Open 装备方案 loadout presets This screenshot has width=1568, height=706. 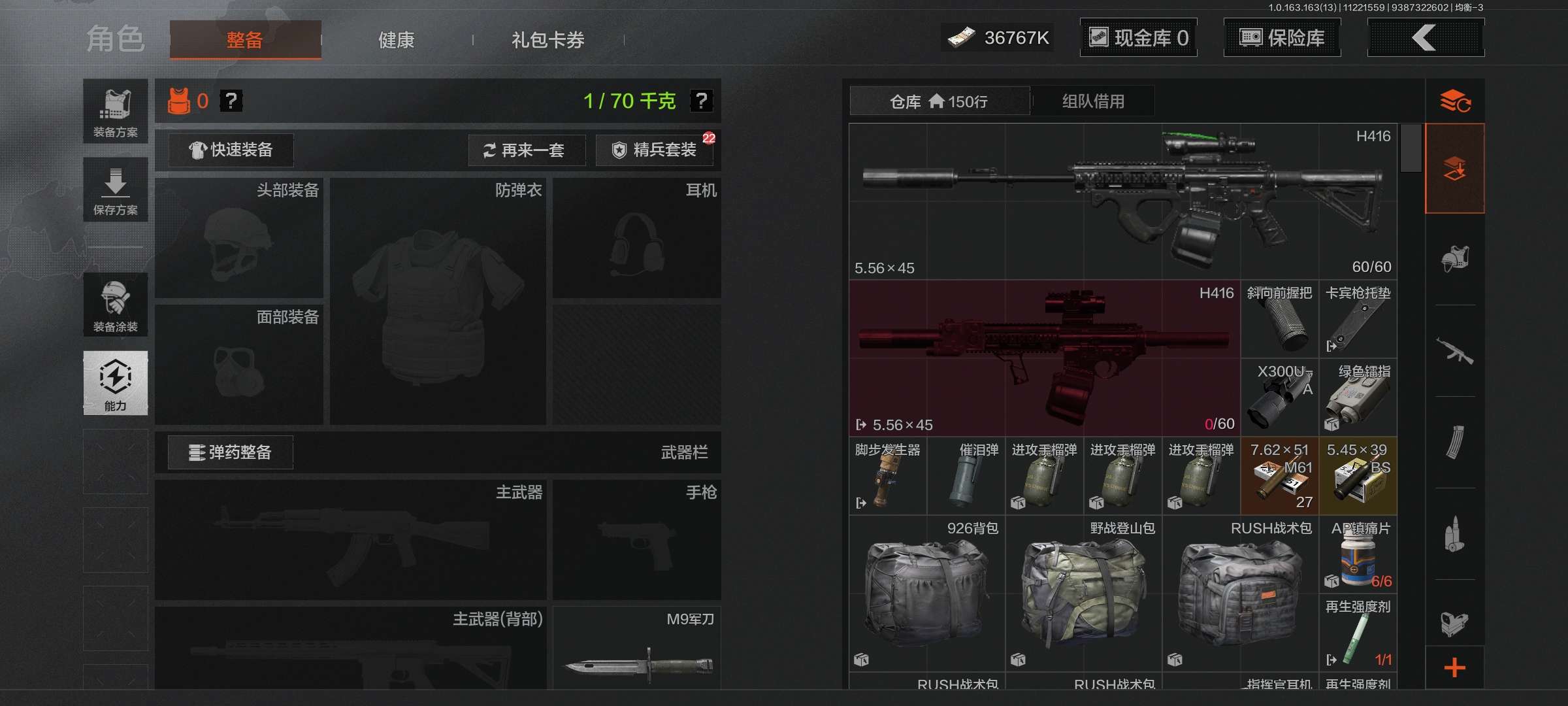pyautogui.click(x=115, y=111)
